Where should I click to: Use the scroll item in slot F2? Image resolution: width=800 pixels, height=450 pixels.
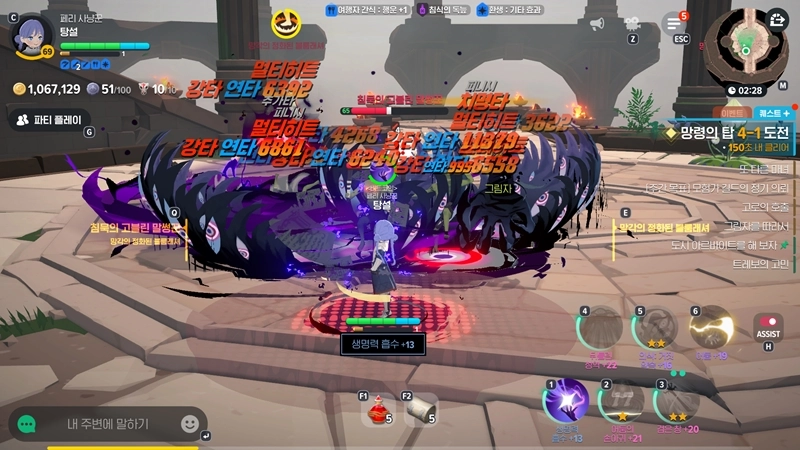pos(421,410)
